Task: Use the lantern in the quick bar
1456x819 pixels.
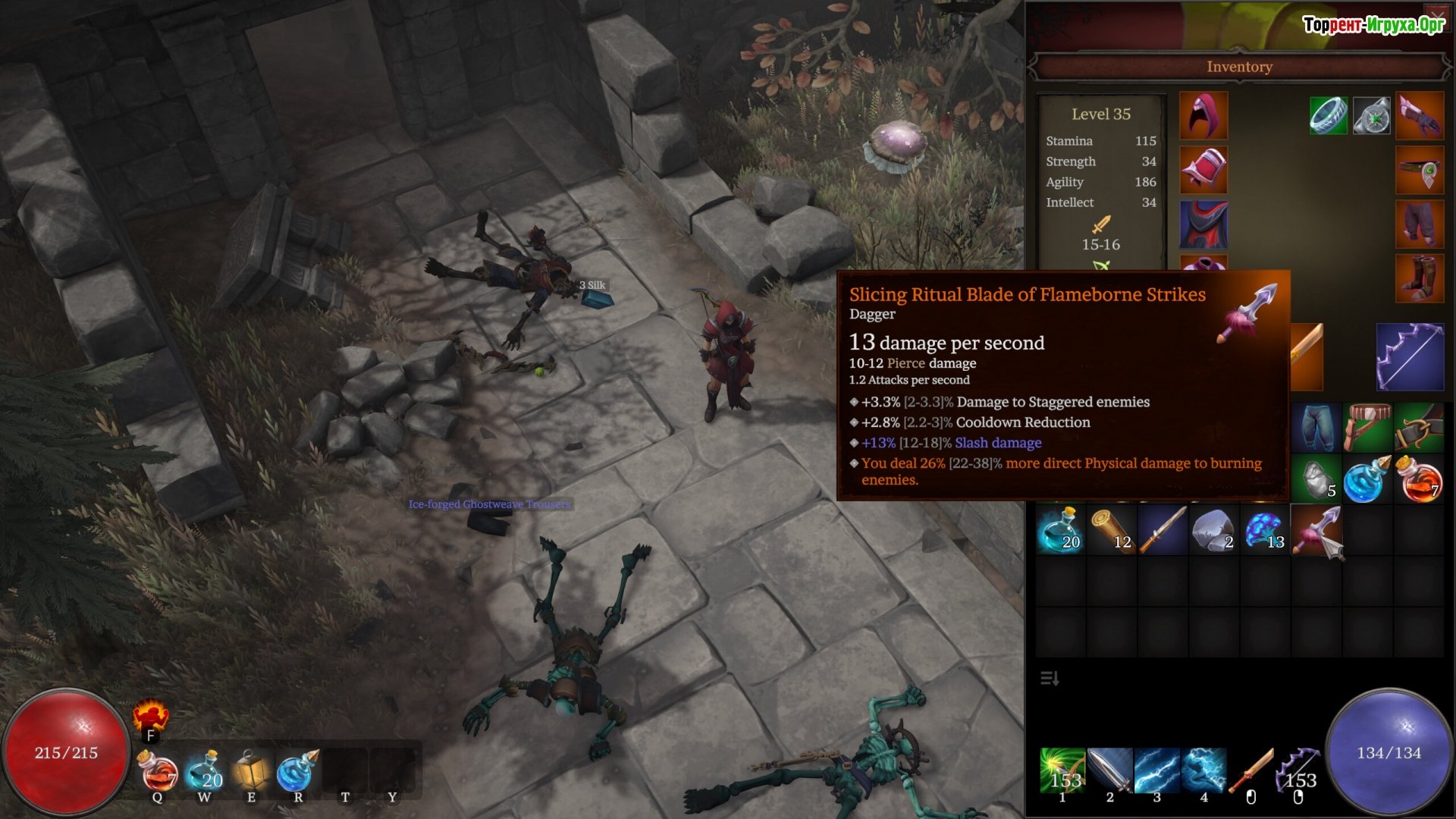Action: tap(252, 770)
